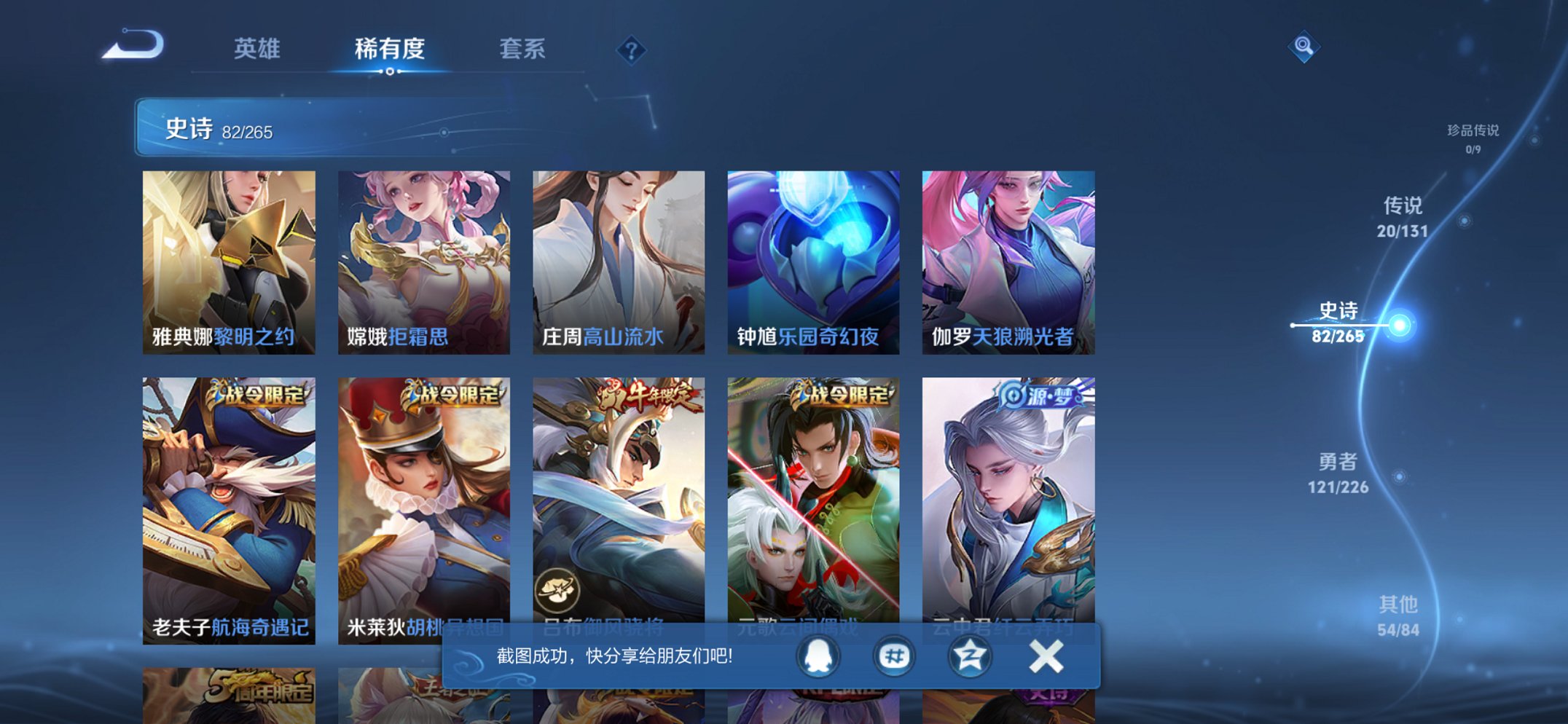Screen dimensions: 1568x724
Task: Switch to the 套系 tab
Action: (x=524, y=50)
